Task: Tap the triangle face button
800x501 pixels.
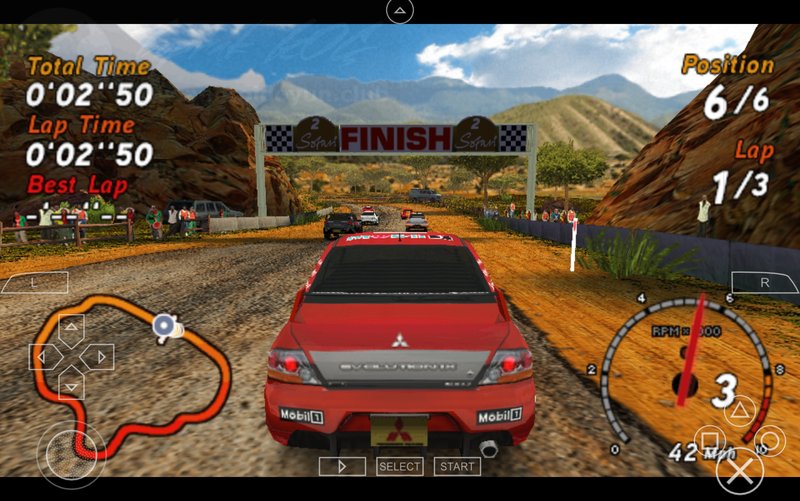Action: 739,410
